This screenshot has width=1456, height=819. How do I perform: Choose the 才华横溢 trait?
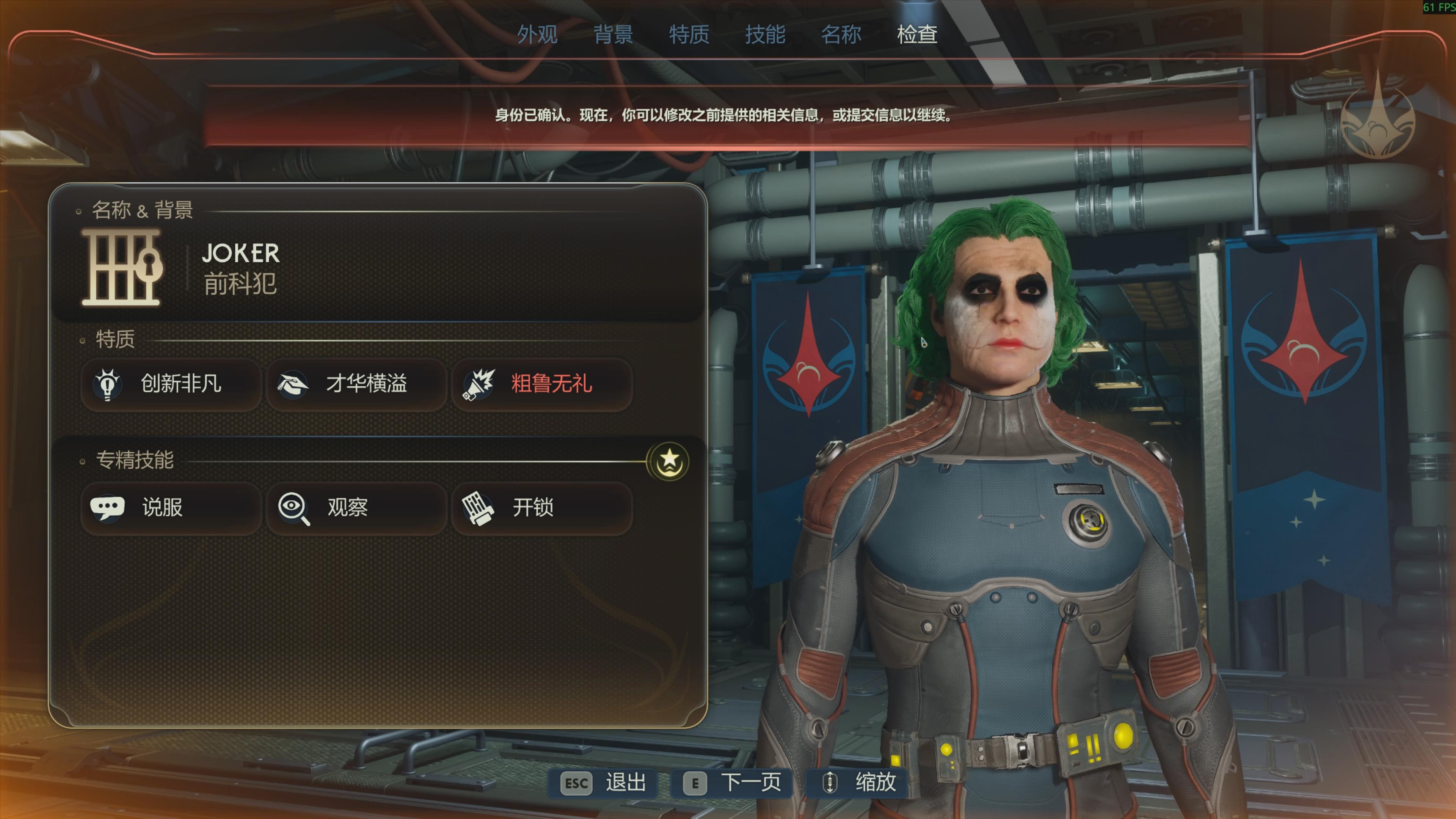[x=356, y=384]
